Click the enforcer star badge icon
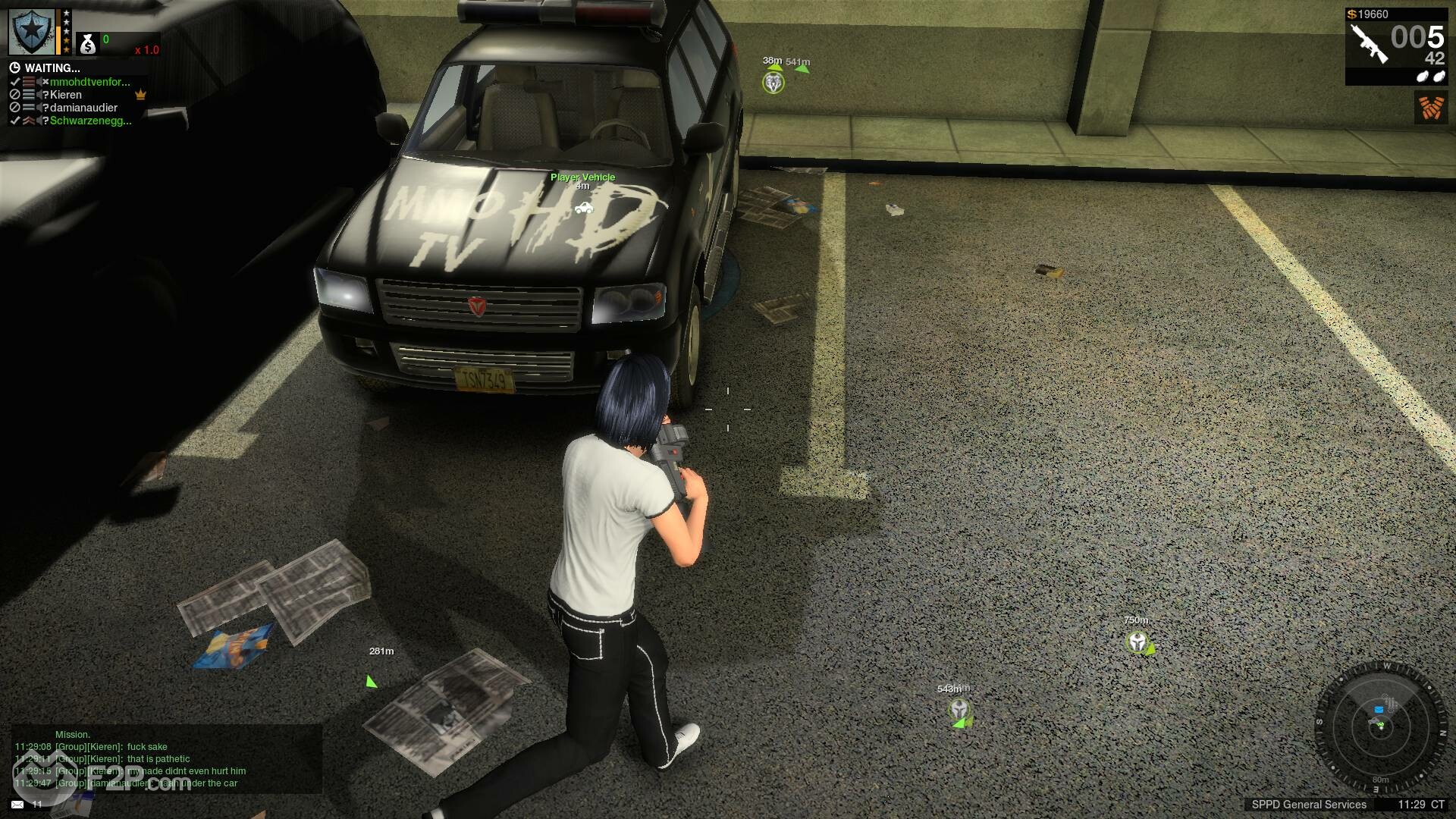1456x819 pixels. click(31, 32)
